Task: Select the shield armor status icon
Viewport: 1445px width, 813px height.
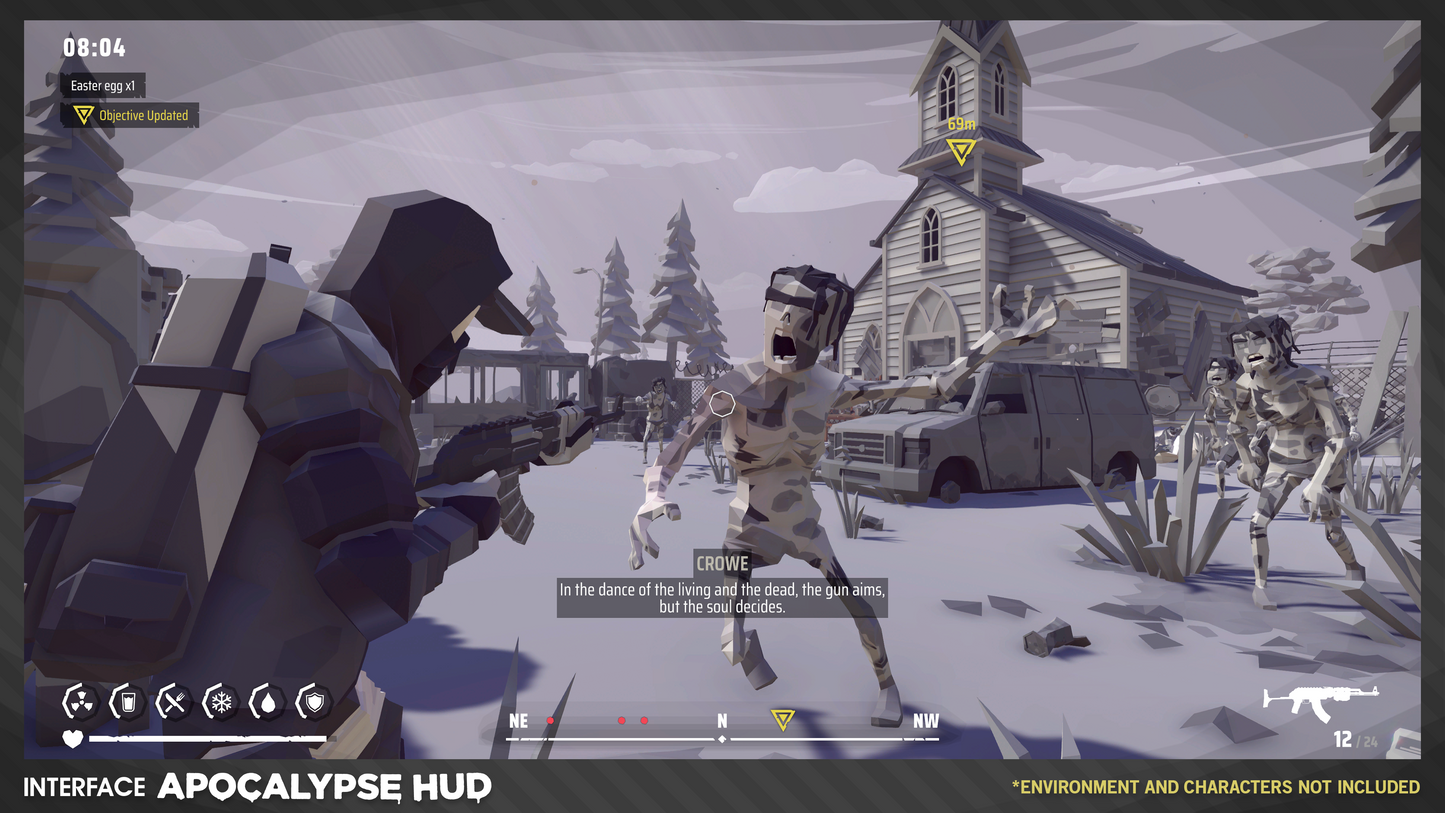Action: tap(314, 702)
